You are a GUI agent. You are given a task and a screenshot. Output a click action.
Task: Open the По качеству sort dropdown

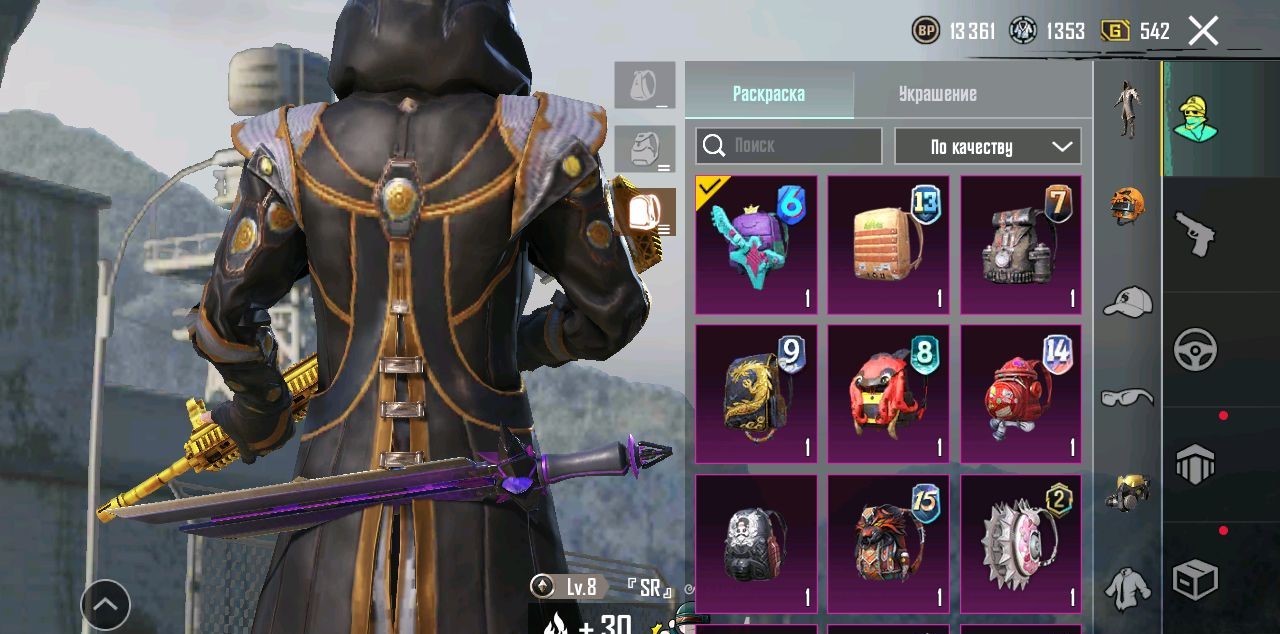(987, 146)
